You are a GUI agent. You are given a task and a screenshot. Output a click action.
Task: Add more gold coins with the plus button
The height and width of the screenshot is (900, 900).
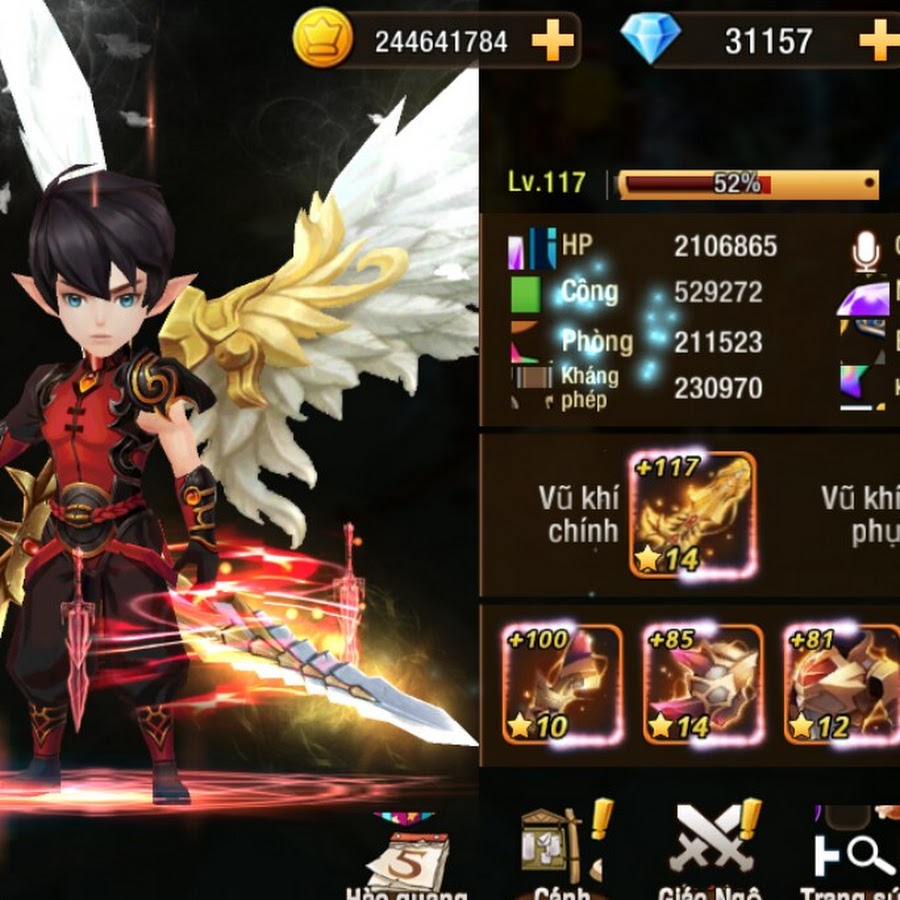tap(552, 41)
